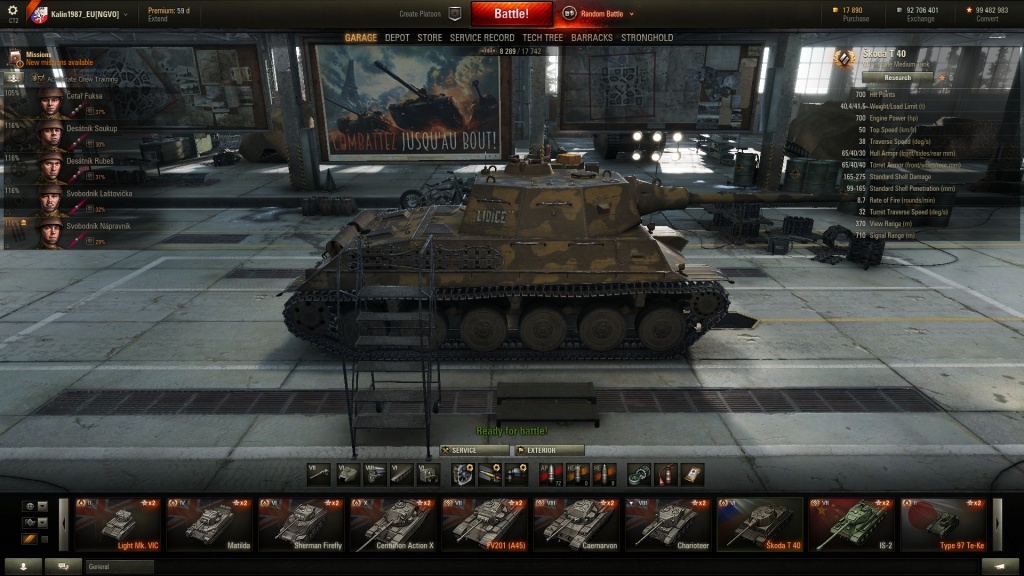The image size is (1024, 576).
Task: Pick the Charioteer tank
Action: pyautogui.click(x=668, y=524)
